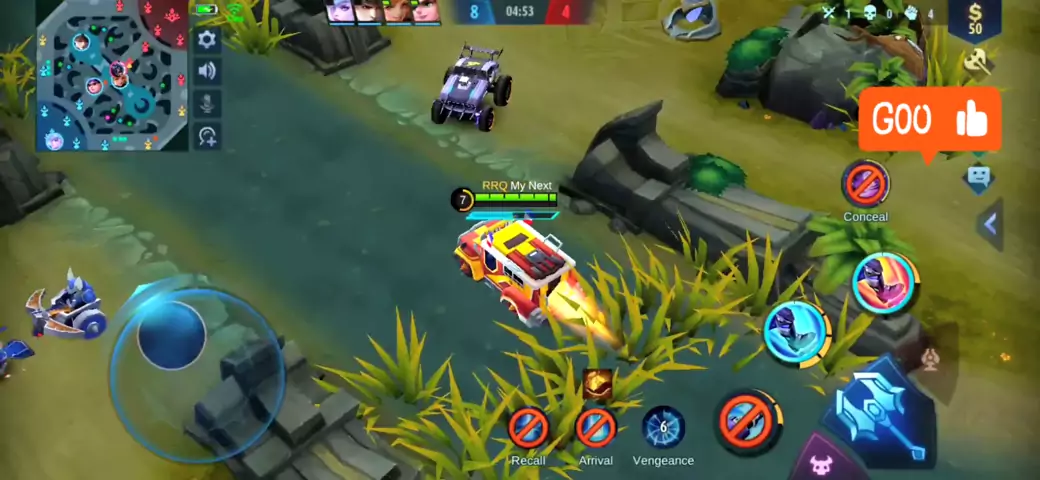Toggle the speaker sound button
This screenshot has height=480, width=1040.
[207, 71]
